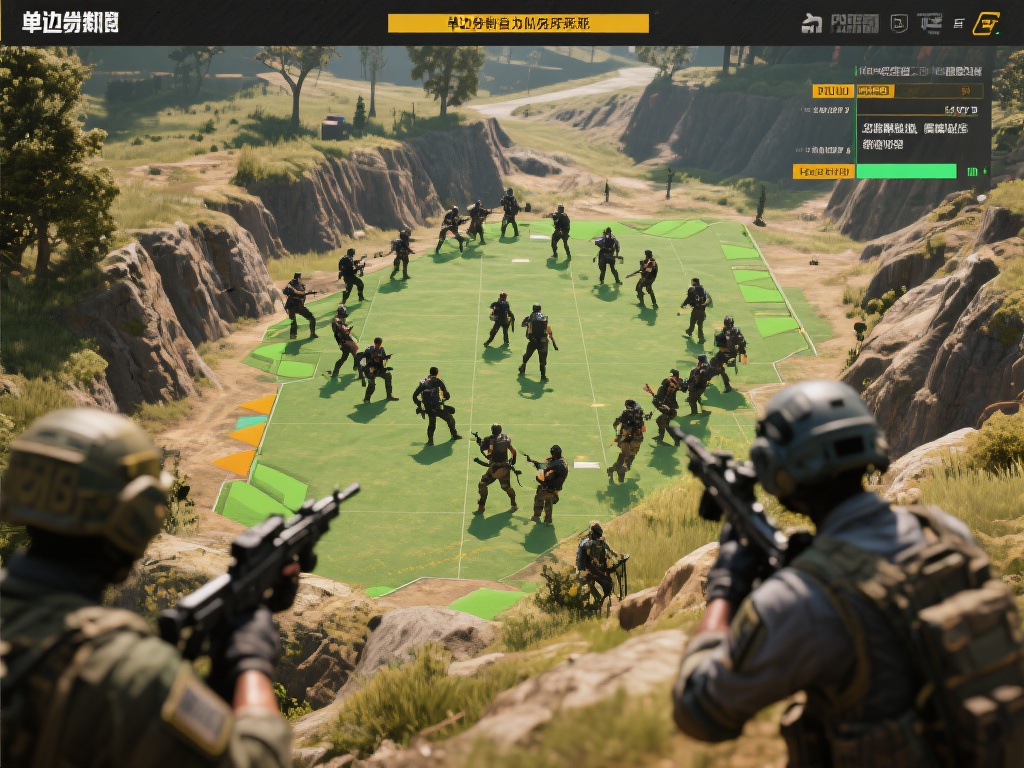The width and height of the screenshot is (1024, 768).
Task: Click the mode title at top-left corner
Action: coord(70,23)
